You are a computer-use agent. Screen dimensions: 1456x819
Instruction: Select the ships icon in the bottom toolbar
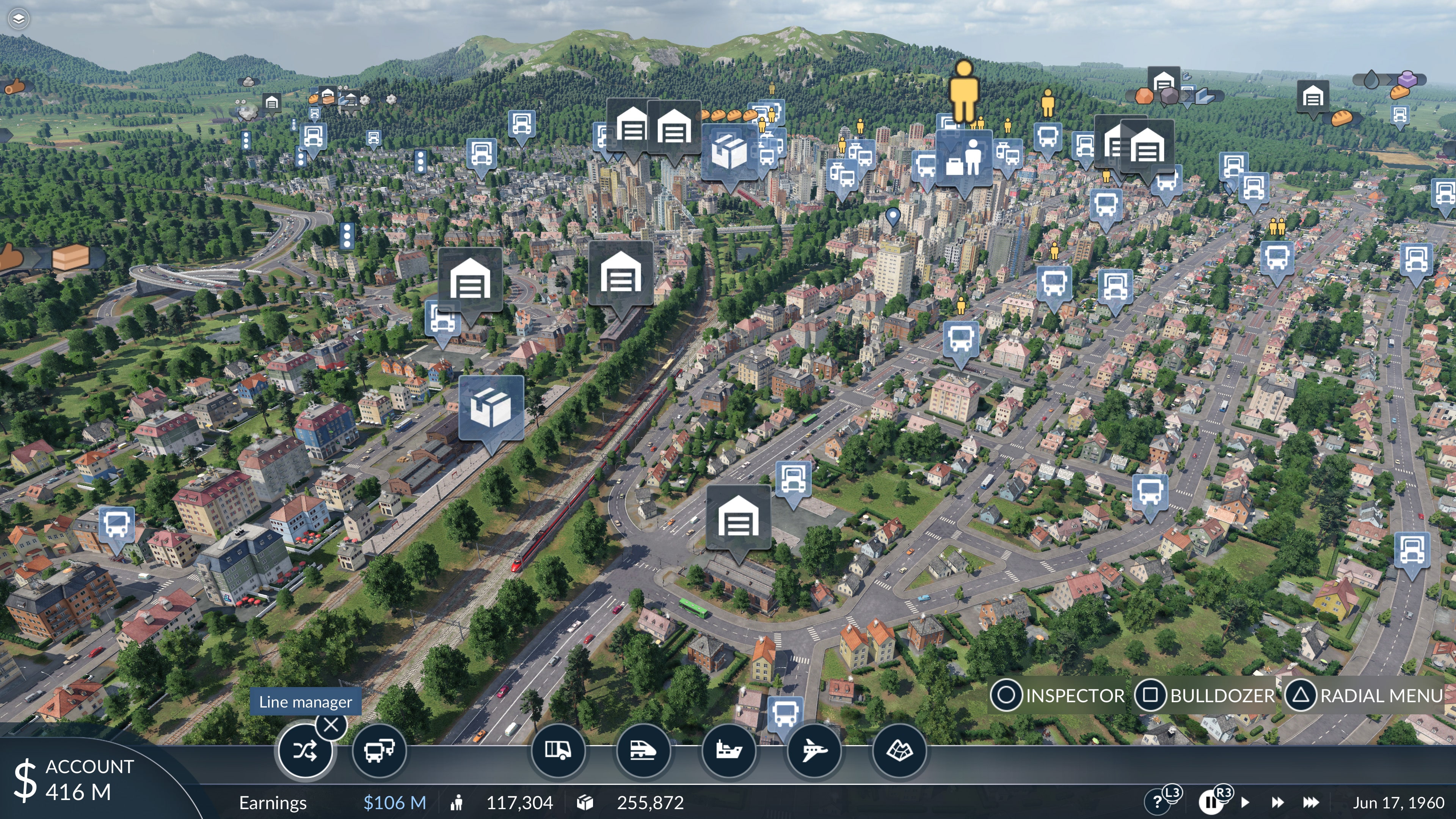pos(729,752)
